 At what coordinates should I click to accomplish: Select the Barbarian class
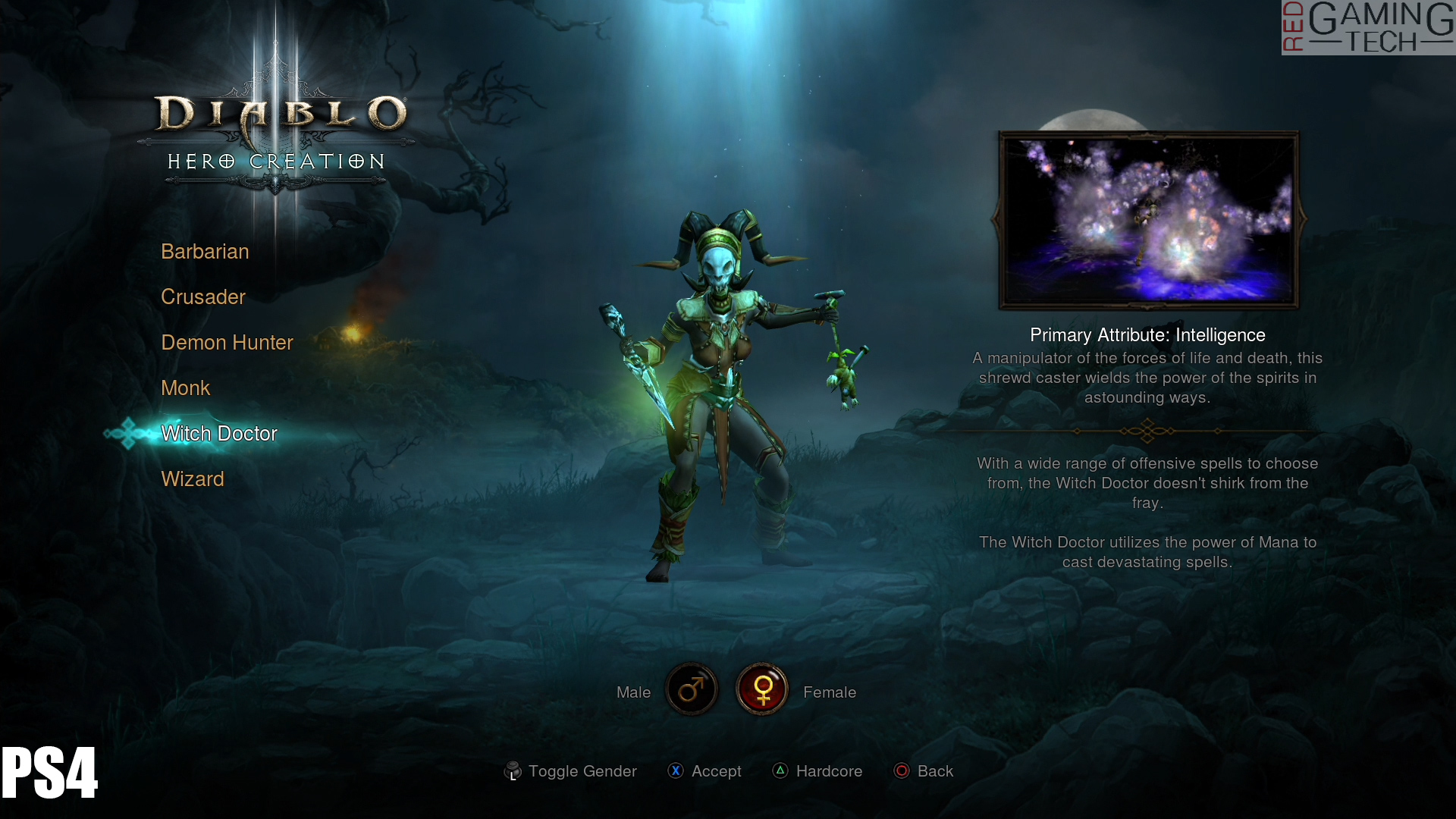pos(205,252)
